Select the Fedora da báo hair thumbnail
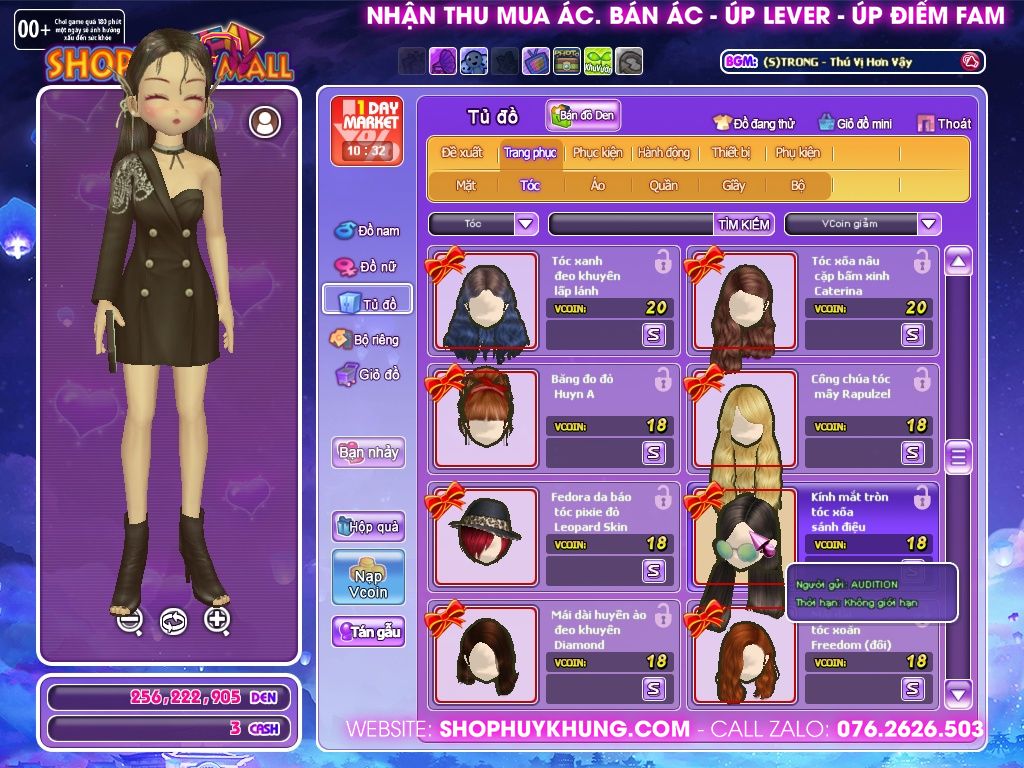The width and height of the screenshot is (1024, 768). (x=487, y=534)
